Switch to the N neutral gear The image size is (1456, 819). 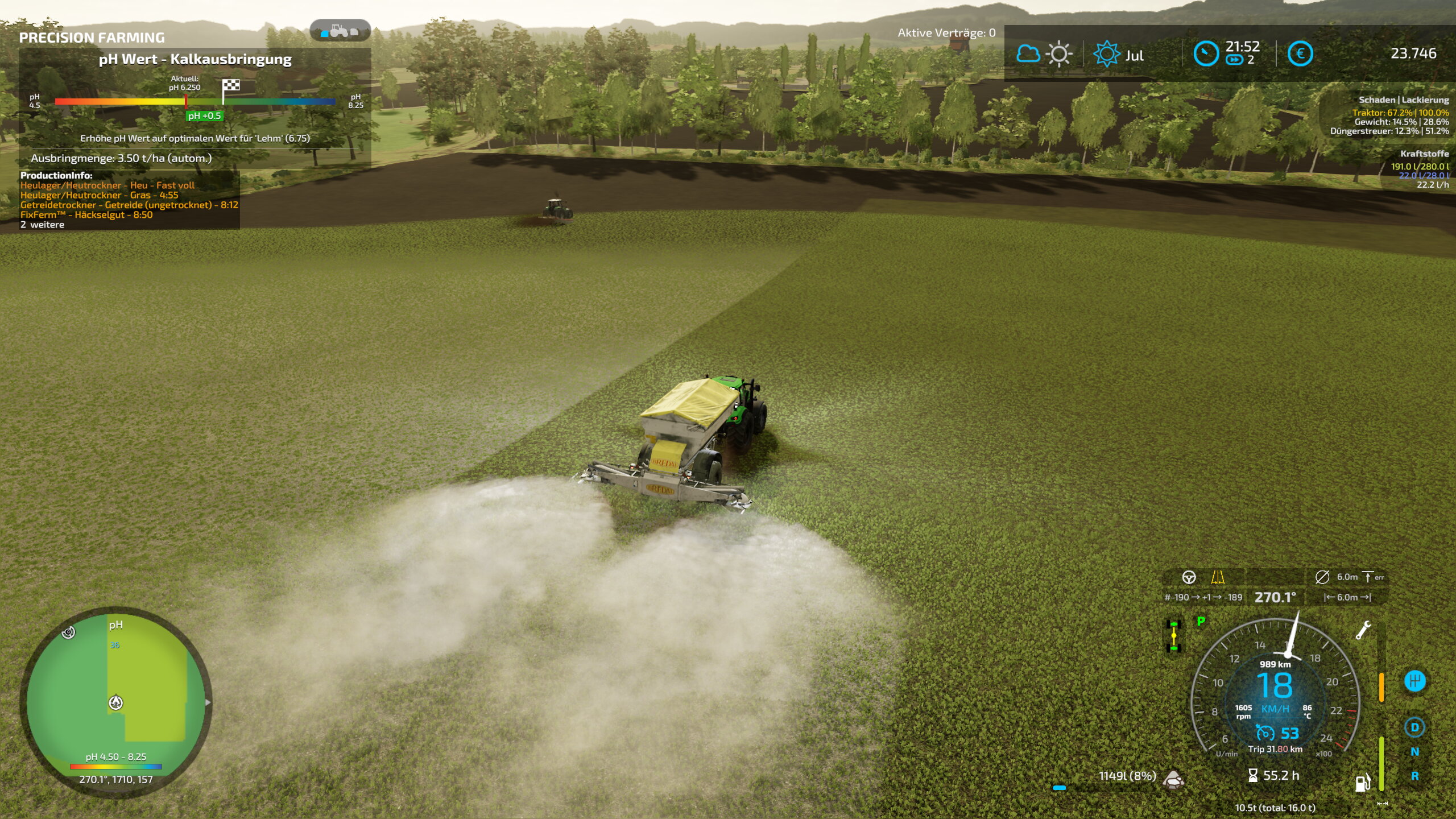[1414, 752]
